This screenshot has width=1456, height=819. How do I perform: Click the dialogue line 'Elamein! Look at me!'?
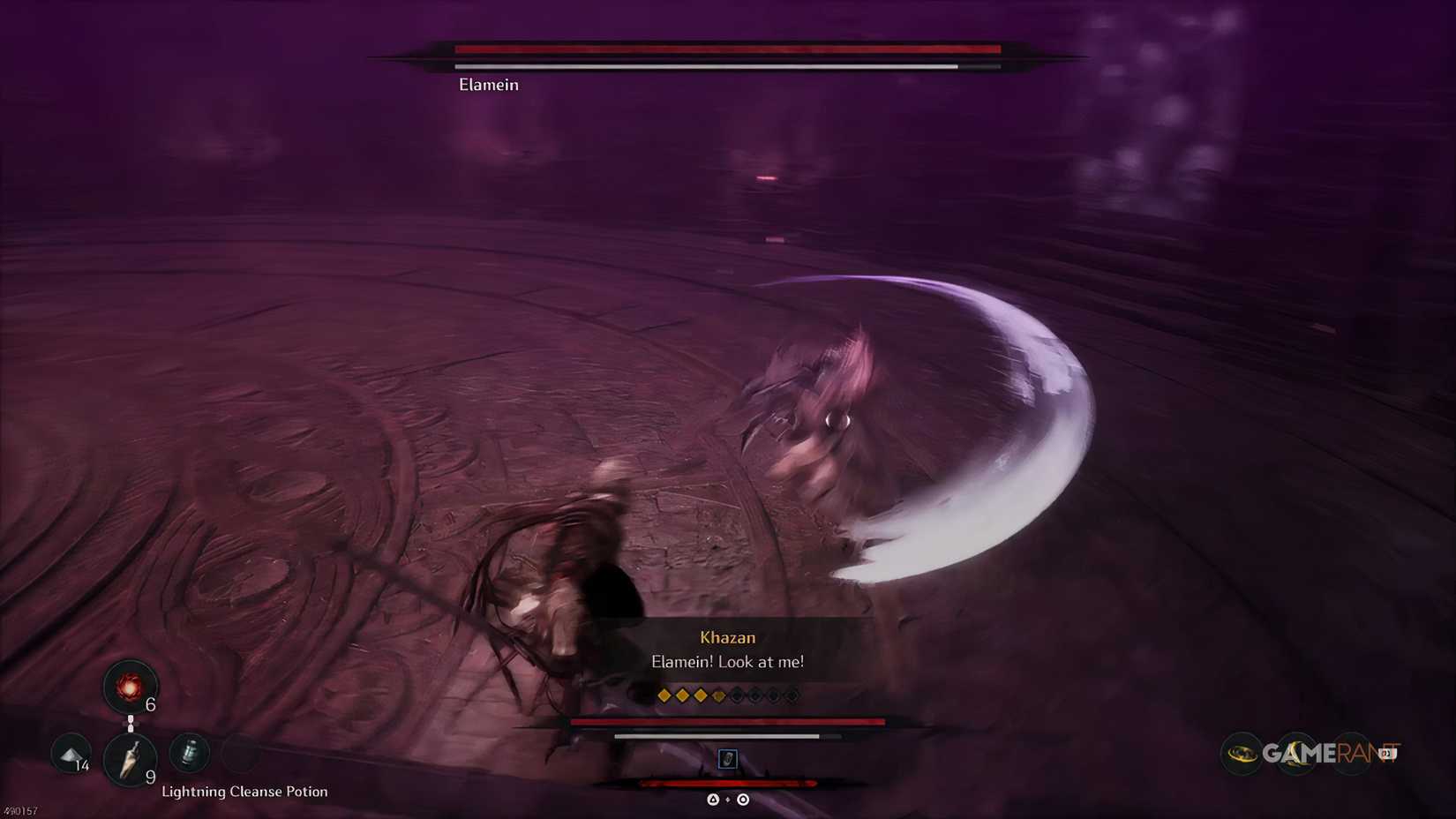727,661
